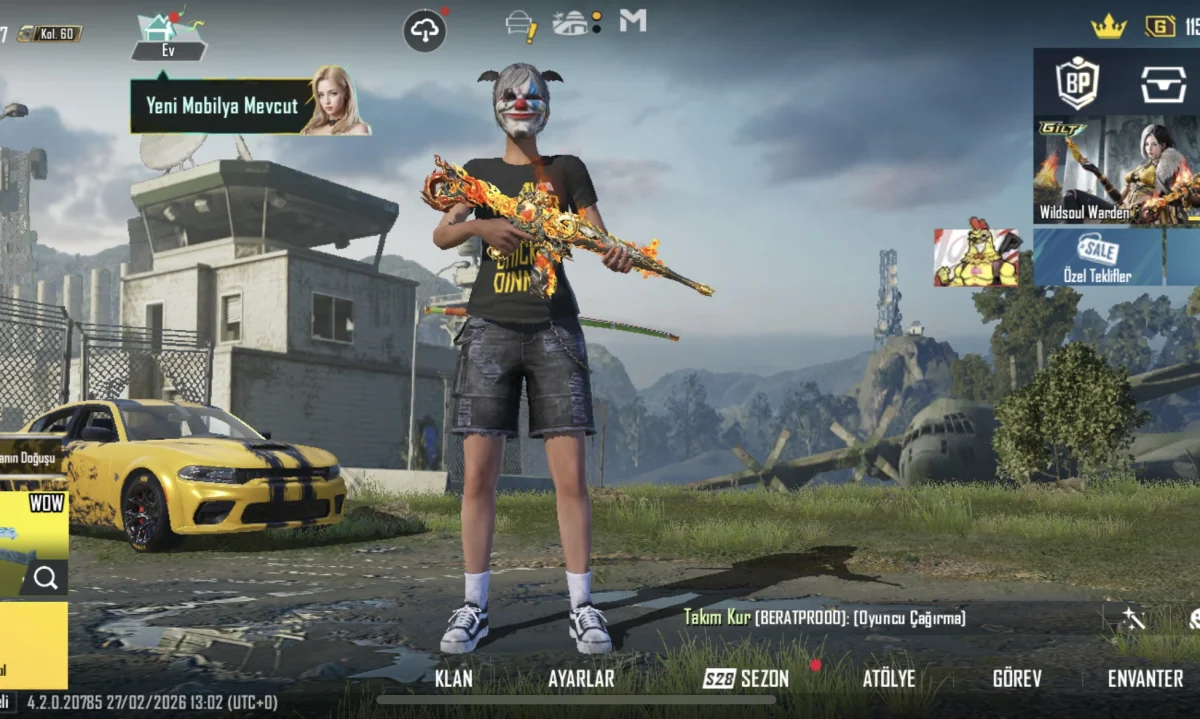
Task: Open the S28 SEZON menu
Action: click(747, 678)
